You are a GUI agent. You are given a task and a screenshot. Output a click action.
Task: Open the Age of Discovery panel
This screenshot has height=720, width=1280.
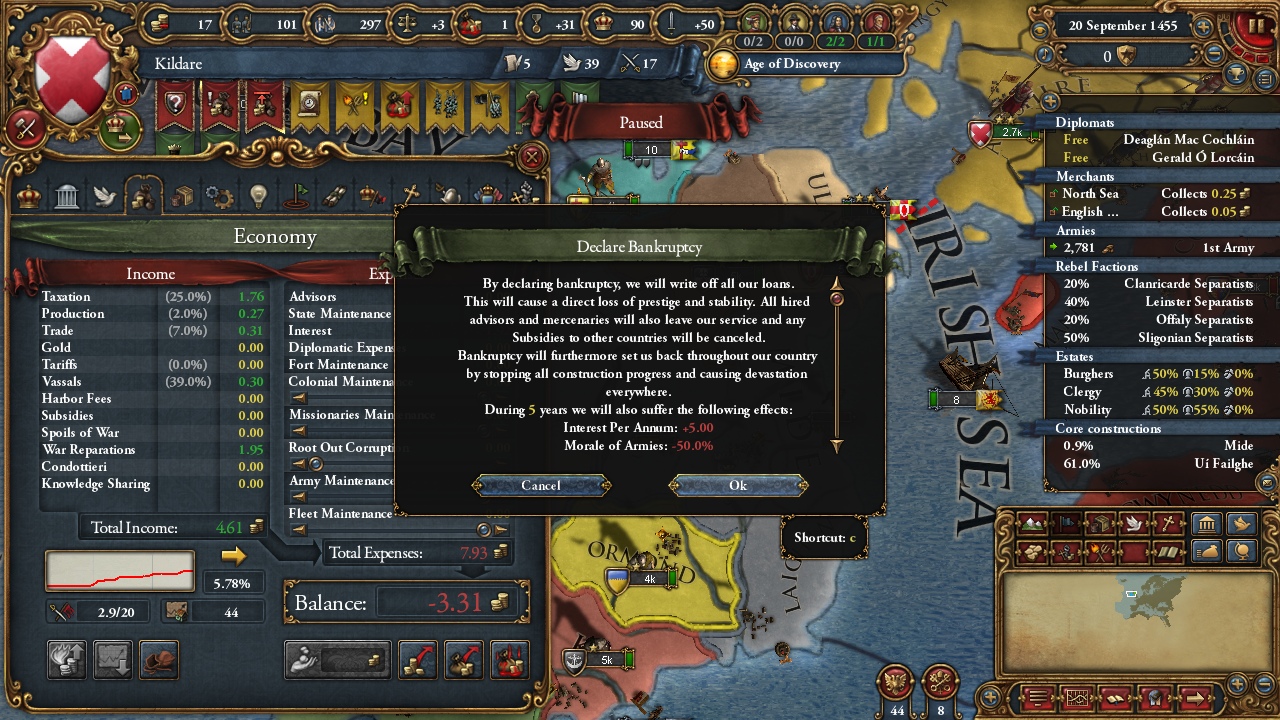tap(790, 64)
